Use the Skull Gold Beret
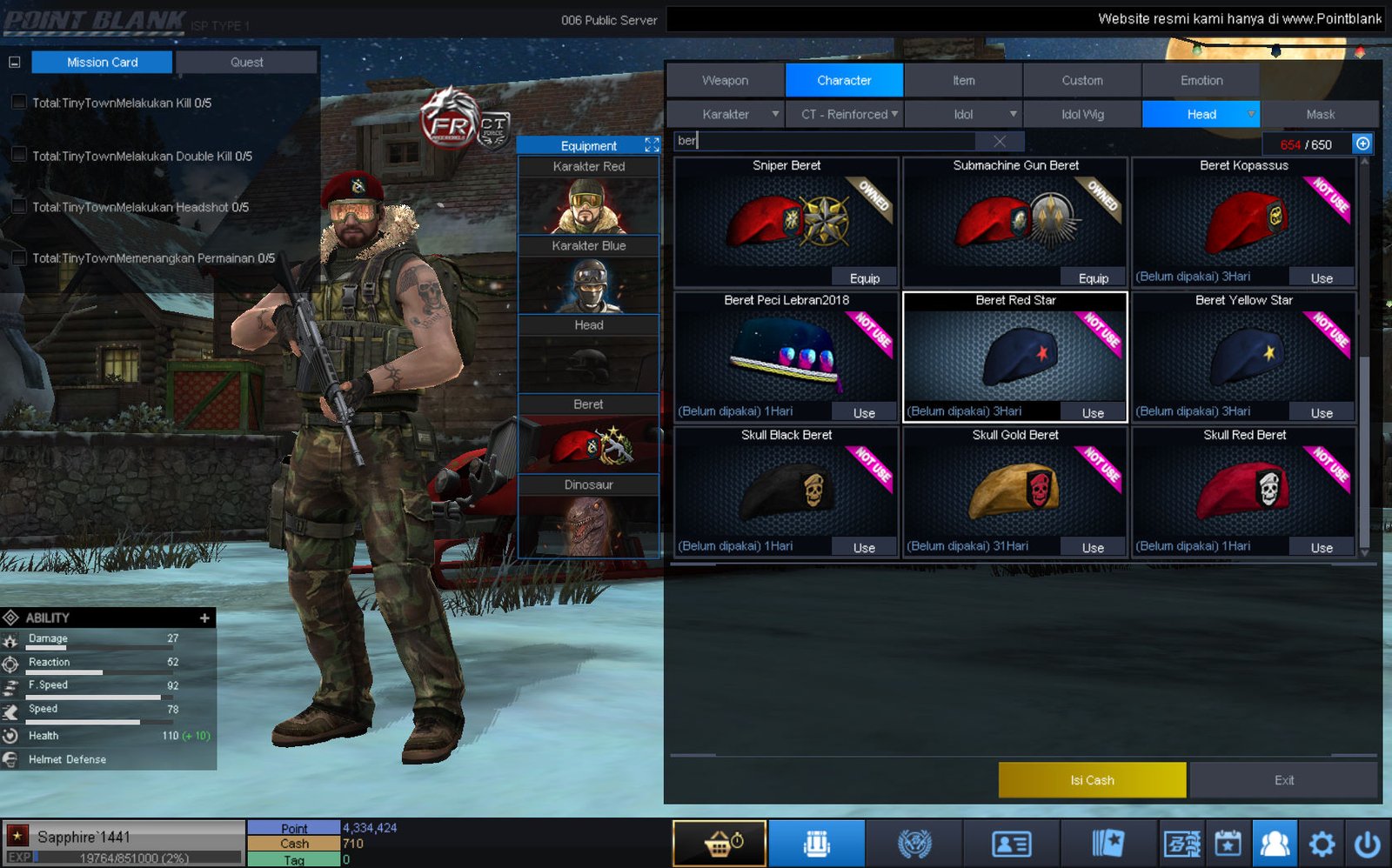 [x=1093, y=548]
